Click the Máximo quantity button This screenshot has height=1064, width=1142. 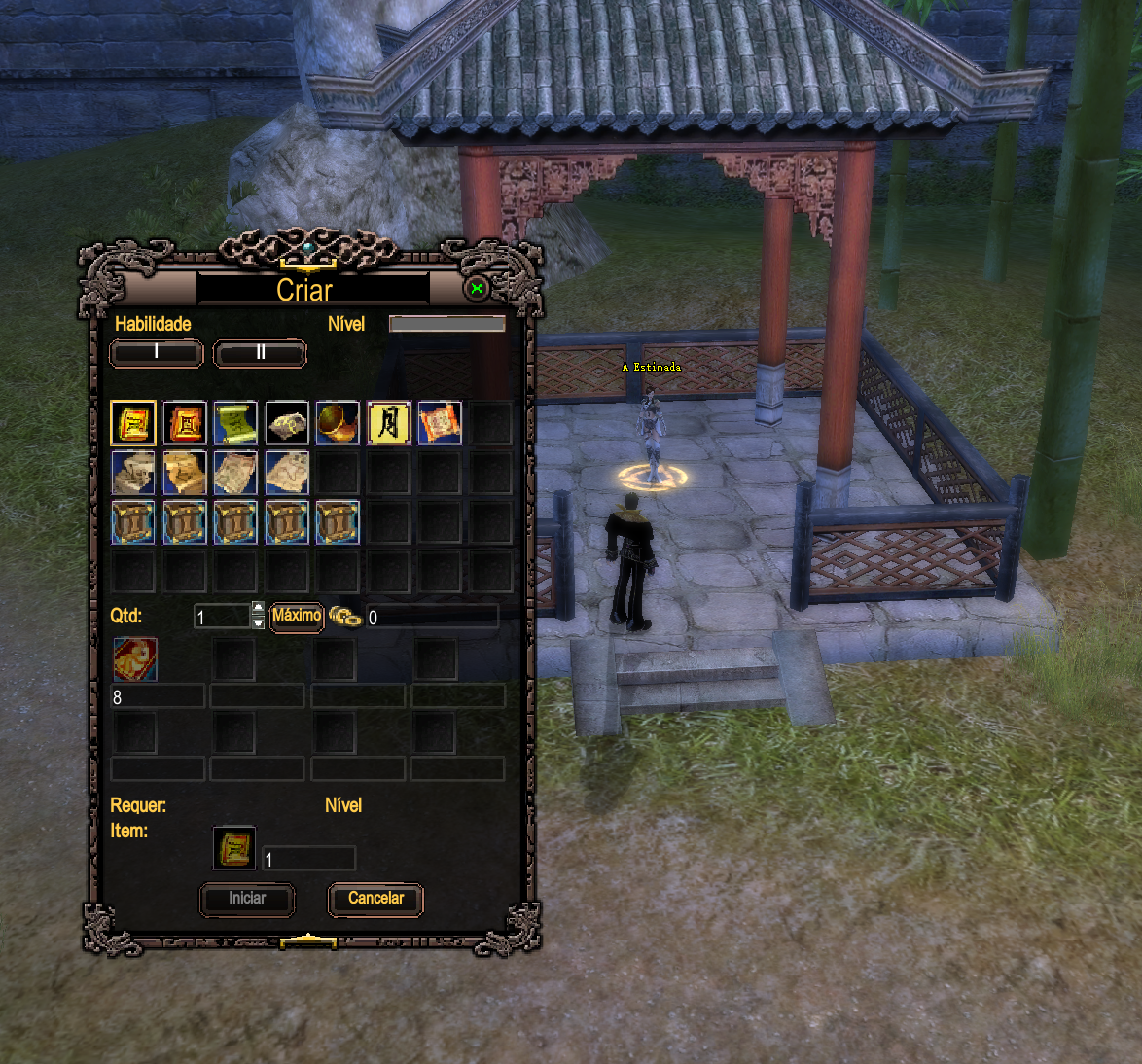(x=297, y=616)
